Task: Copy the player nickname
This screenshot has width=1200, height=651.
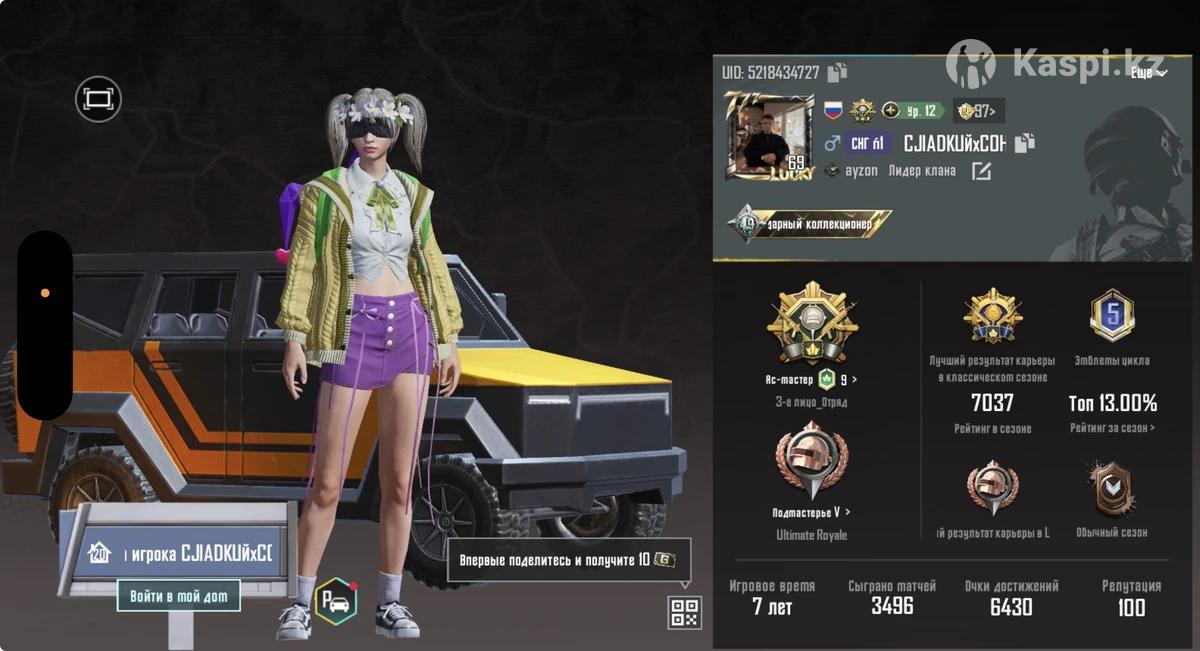Action: [x=1024, y=143]
